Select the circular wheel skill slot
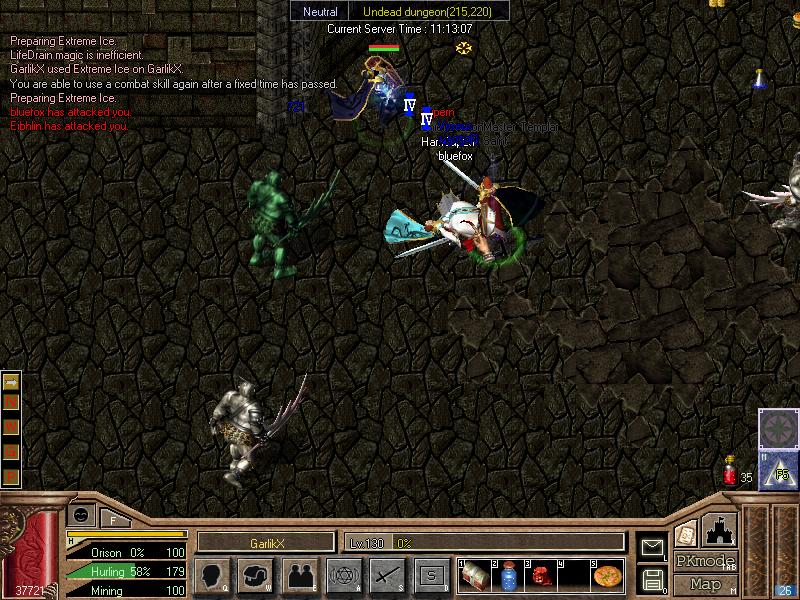This screenshot has width=800, height=600. coord(778,429)
